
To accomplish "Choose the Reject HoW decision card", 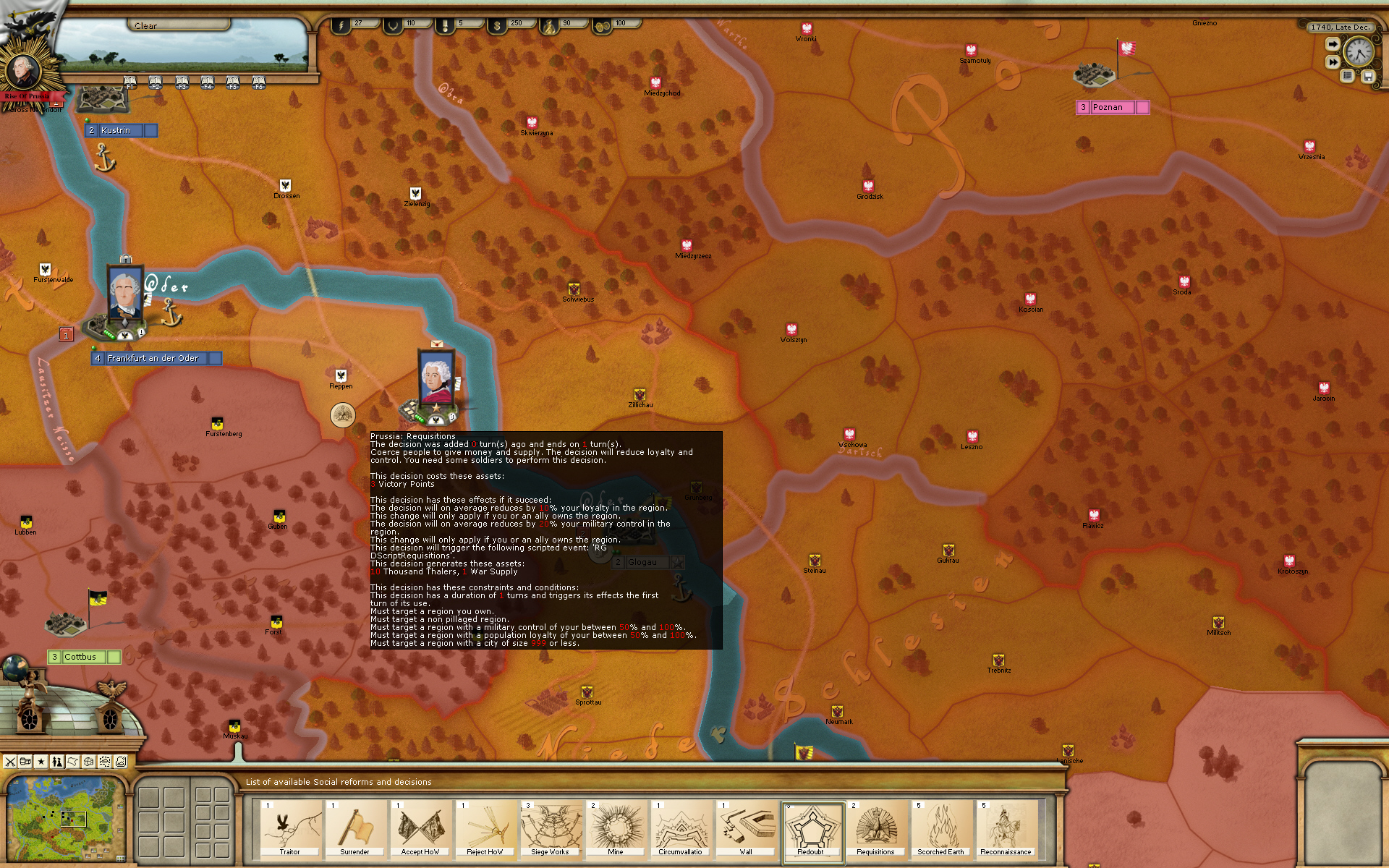I will [485, 830].
